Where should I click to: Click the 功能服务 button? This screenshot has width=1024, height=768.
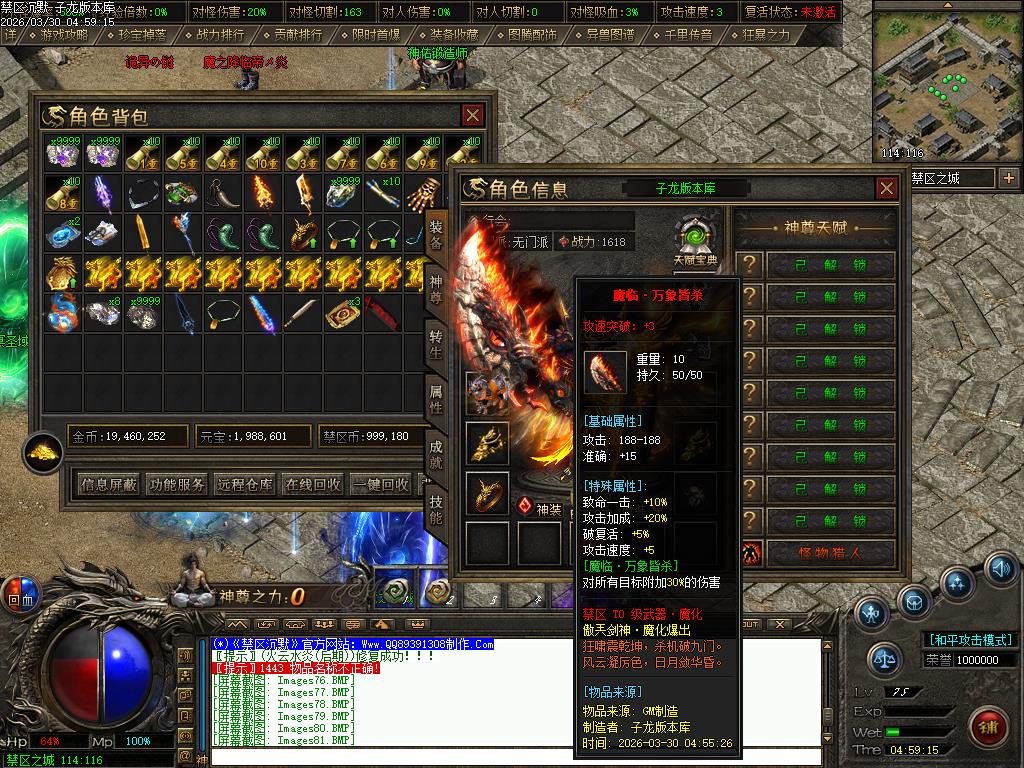point(177,484)
